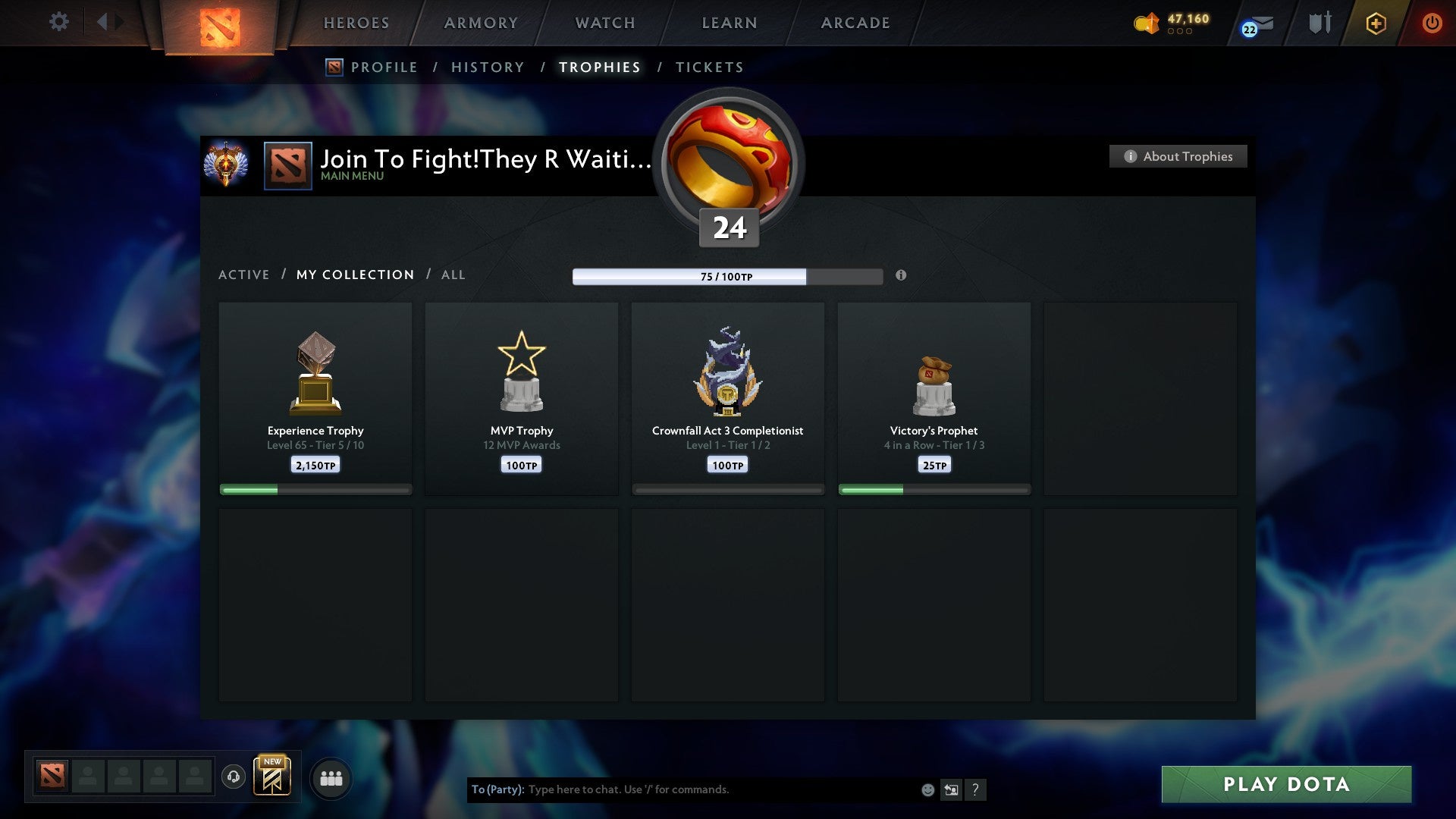Show All trophies instead of My Collection
Viewport: 1456px width, 819px height.
[x=453, y=275]
